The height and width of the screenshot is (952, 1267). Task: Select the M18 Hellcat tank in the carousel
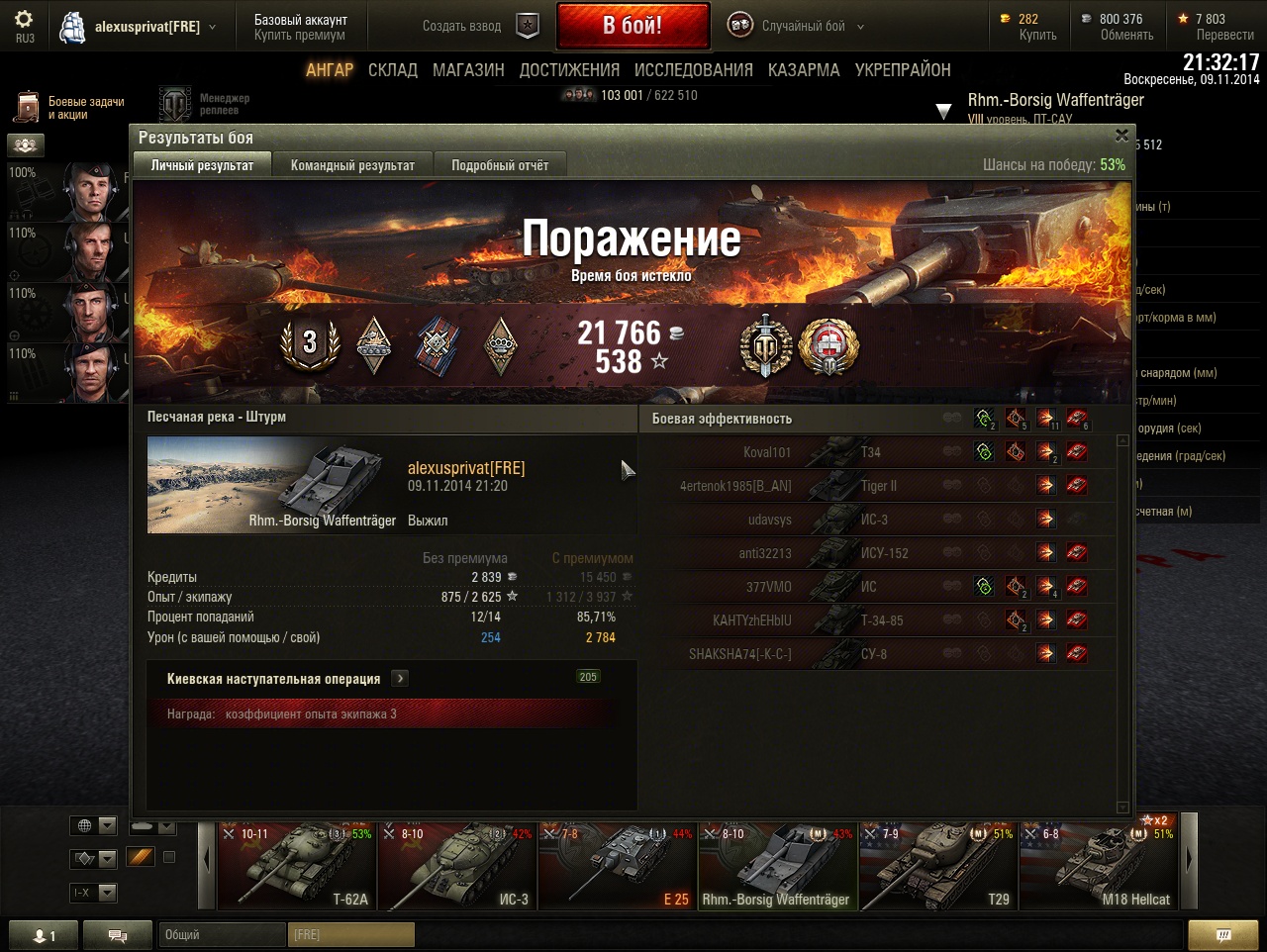1099,866
